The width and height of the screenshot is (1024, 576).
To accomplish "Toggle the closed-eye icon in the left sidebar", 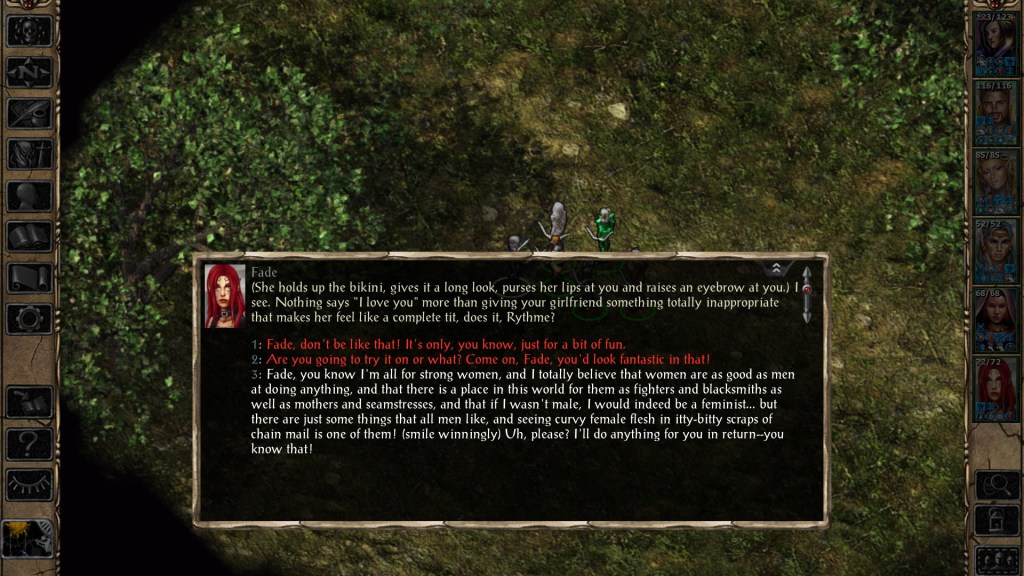I will (x=29, y=485).
